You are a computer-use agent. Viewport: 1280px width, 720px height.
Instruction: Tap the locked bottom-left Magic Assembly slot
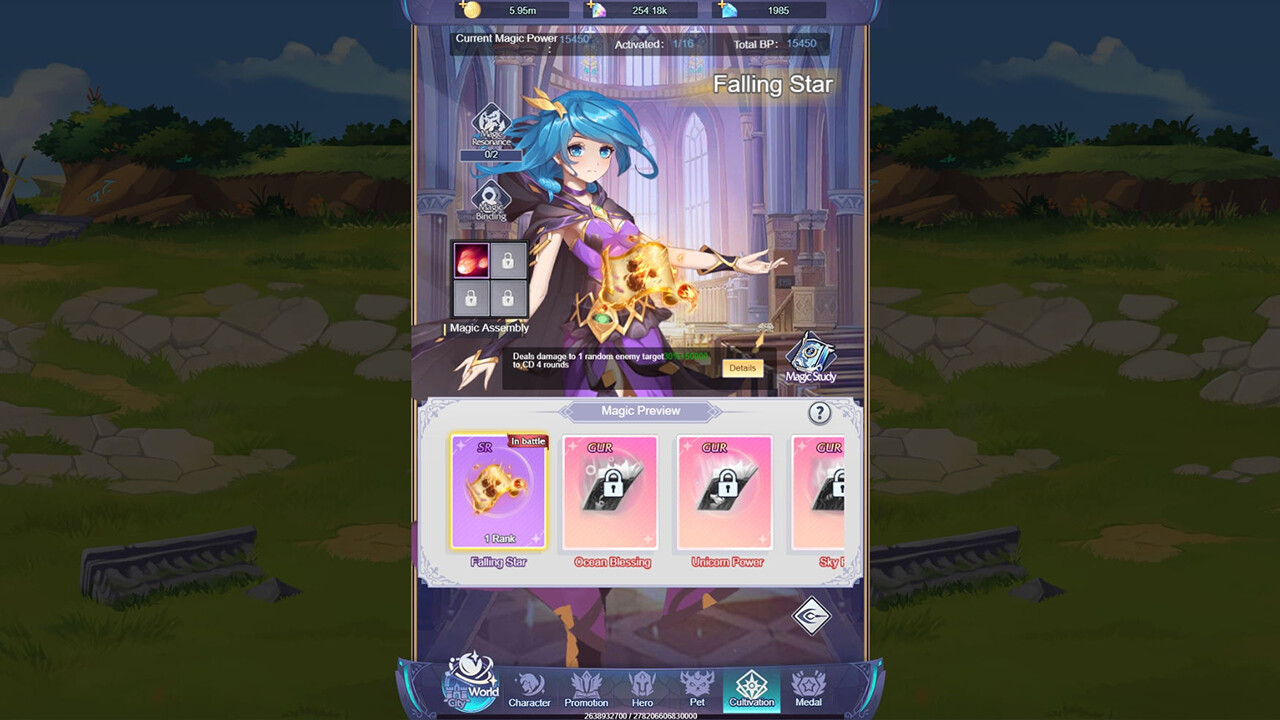click(470, 298)
